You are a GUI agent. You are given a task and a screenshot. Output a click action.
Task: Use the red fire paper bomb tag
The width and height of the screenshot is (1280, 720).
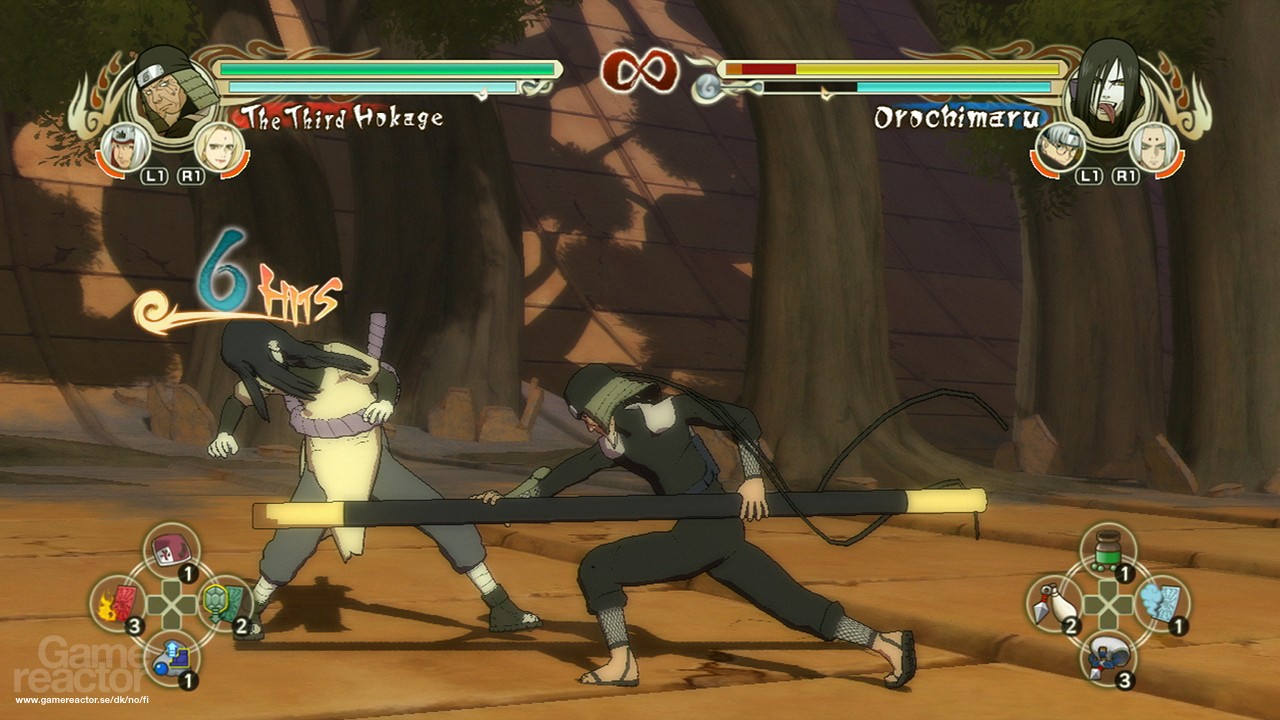pos(119,603)
